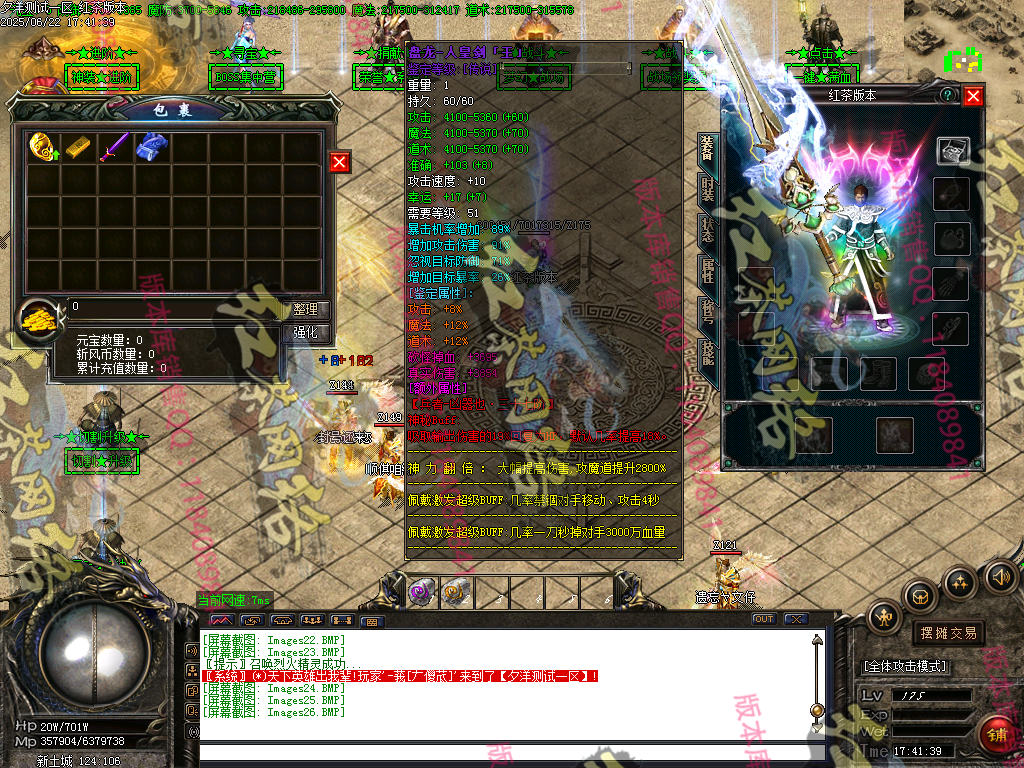Screen dimensions: 1024x768
Task: Show the 技能 skills tab
Action: click(707, 352)
